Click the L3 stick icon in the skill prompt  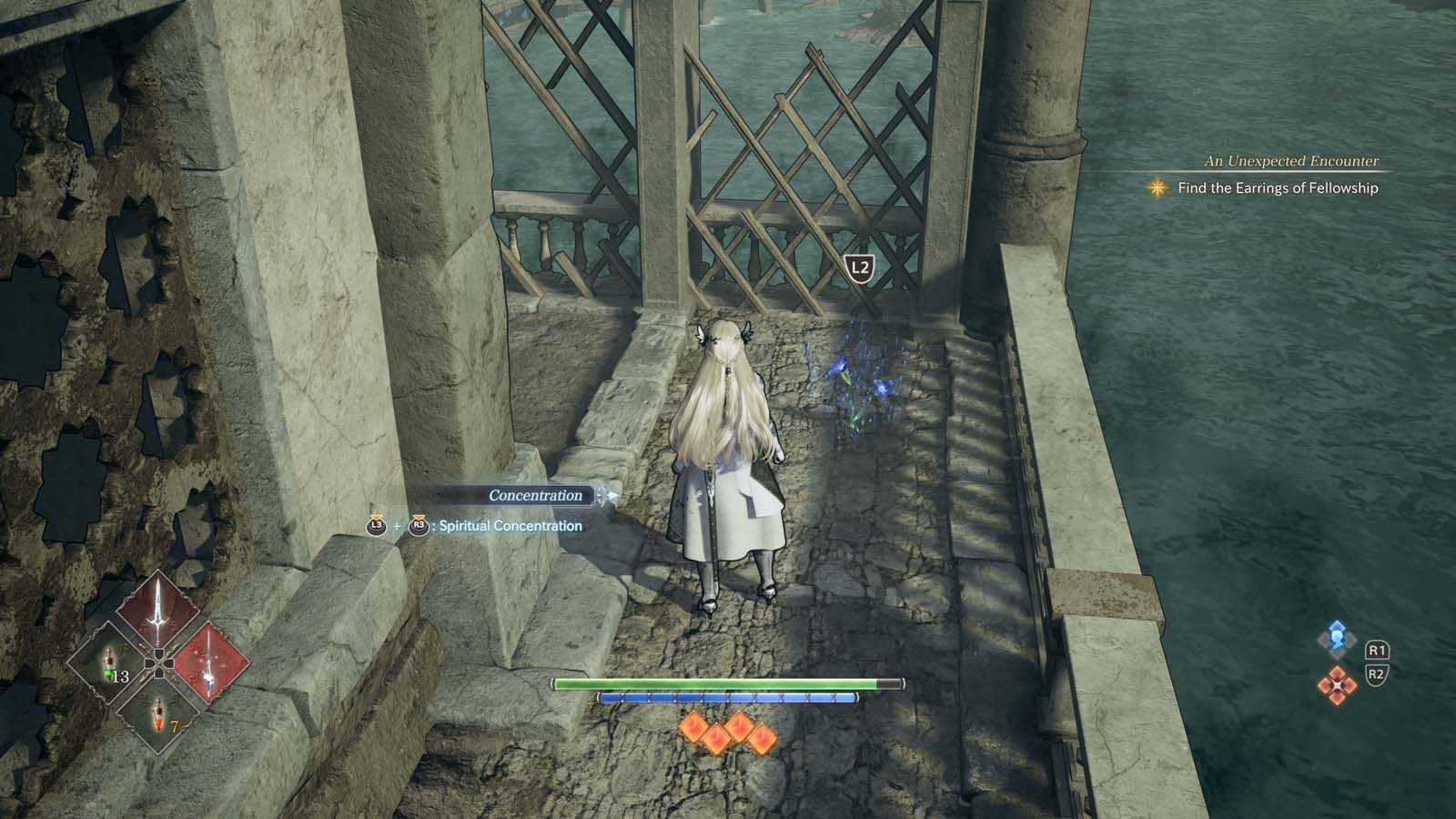pyautogui.click(x=376, y=525)
